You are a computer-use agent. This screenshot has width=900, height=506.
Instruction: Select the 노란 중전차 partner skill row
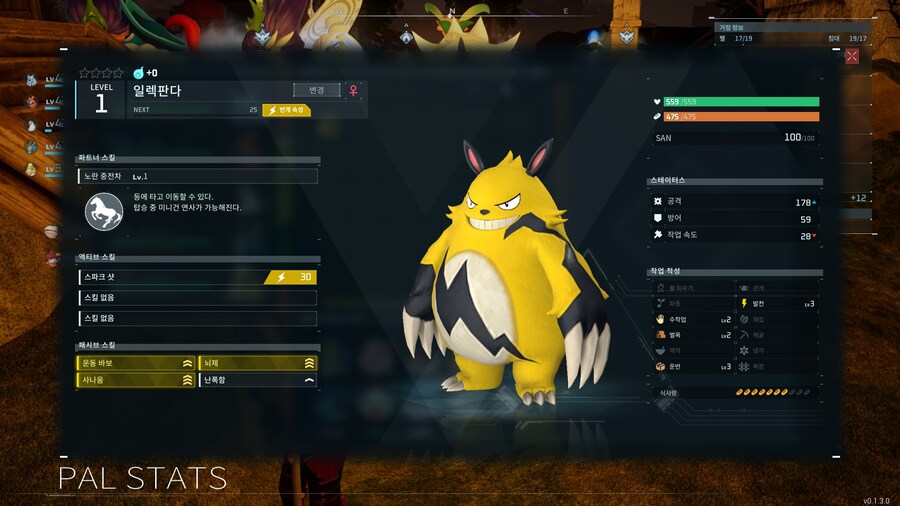(x=198, y=176)
